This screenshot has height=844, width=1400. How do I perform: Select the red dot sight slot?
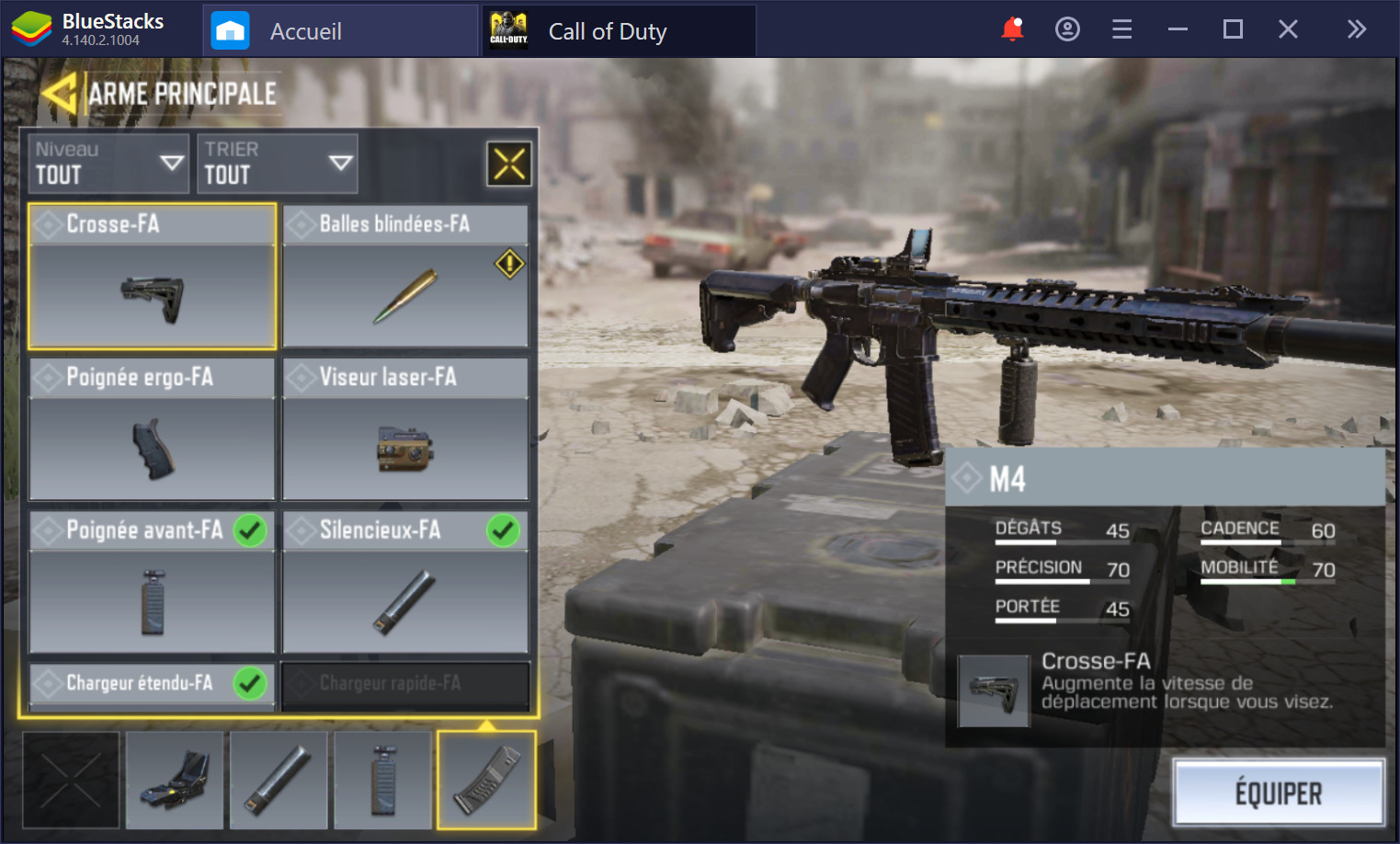coord(175,780)
